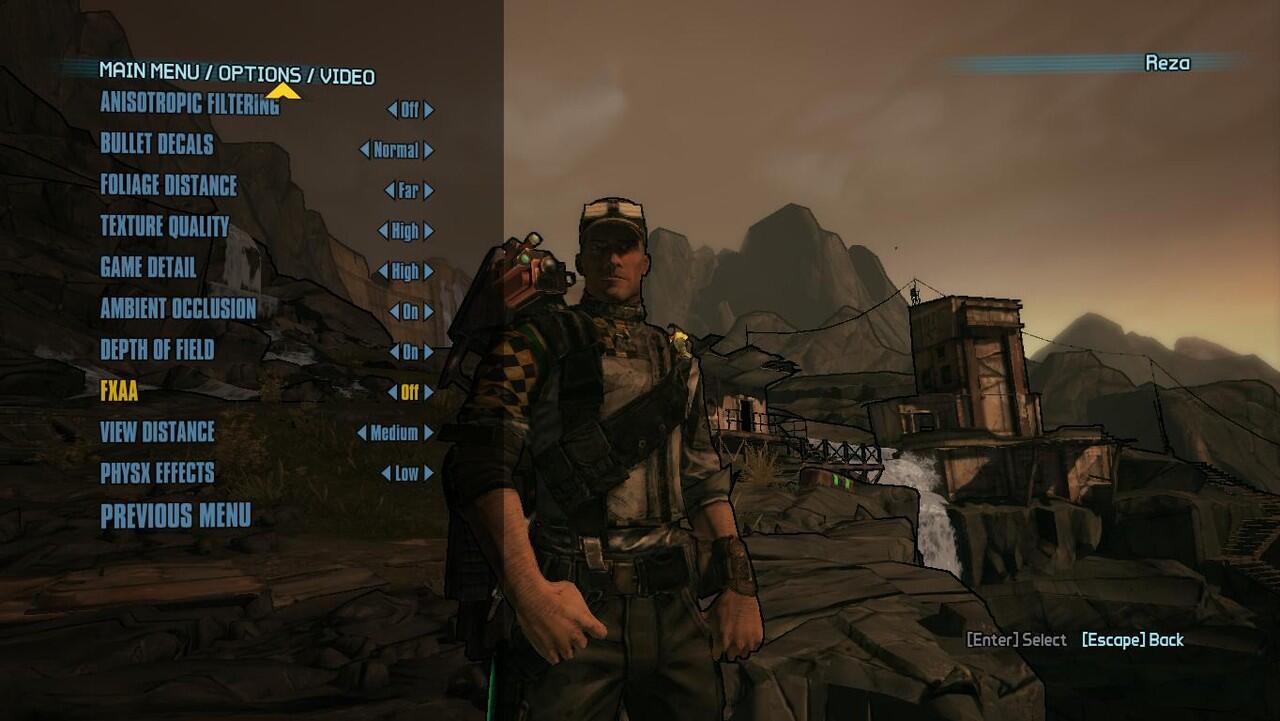Increase View Distance with right arrow
The width and height of the screenshot is (1280, 721).
coord(429,433)
